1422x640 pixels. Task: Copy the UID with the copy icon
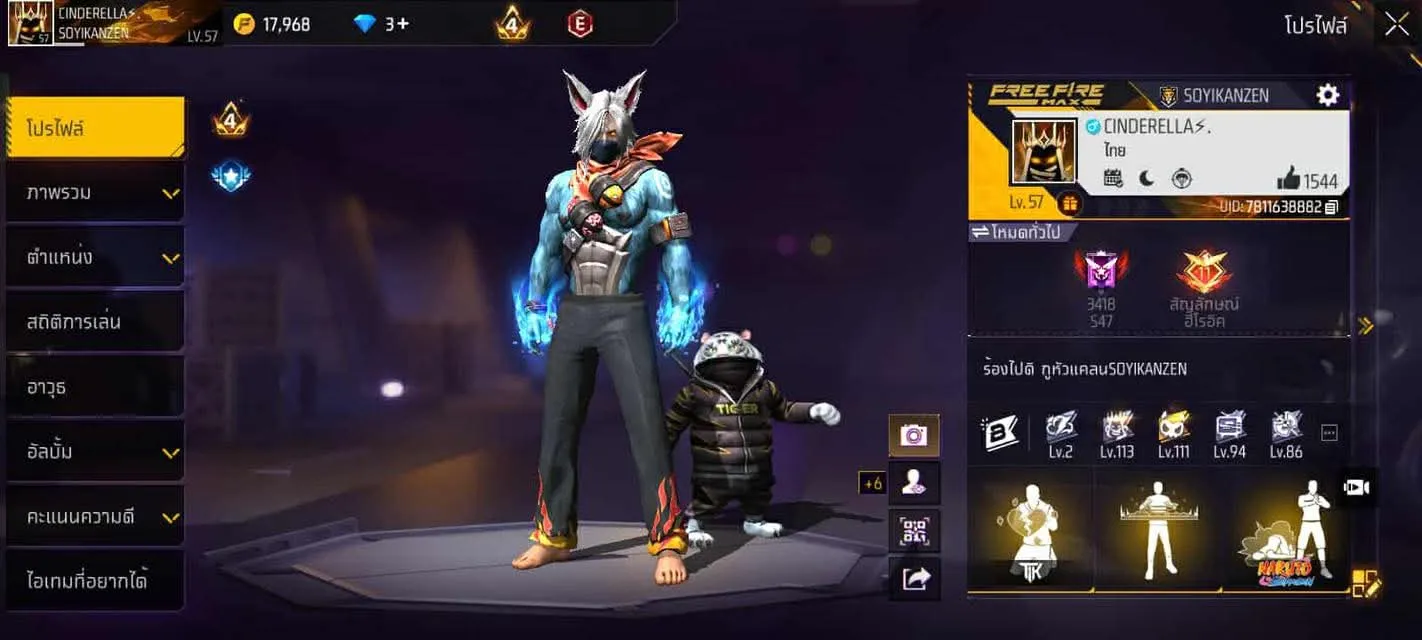[x=1331, y=207]
